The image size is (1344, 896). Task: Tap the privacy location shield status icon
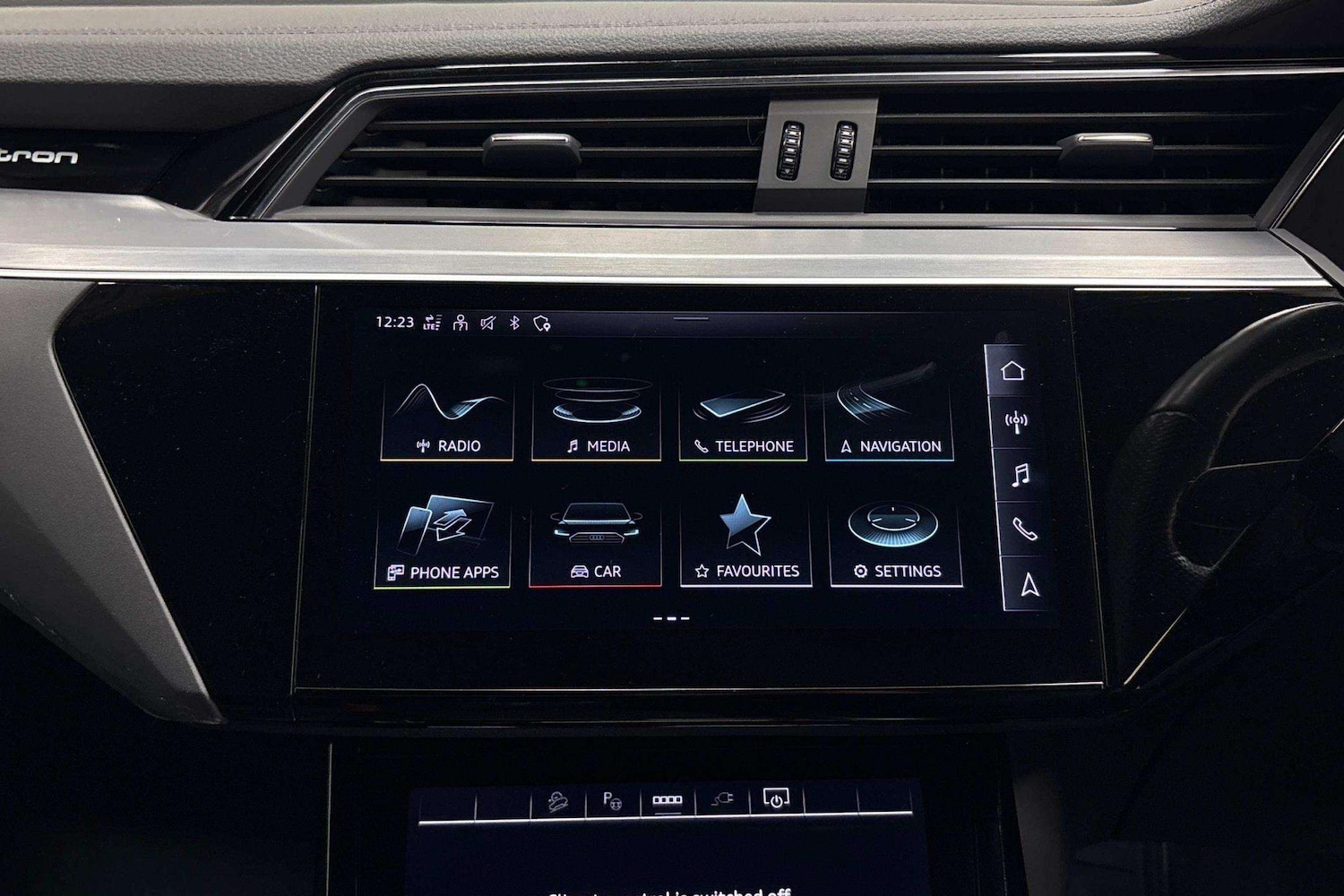540,324
